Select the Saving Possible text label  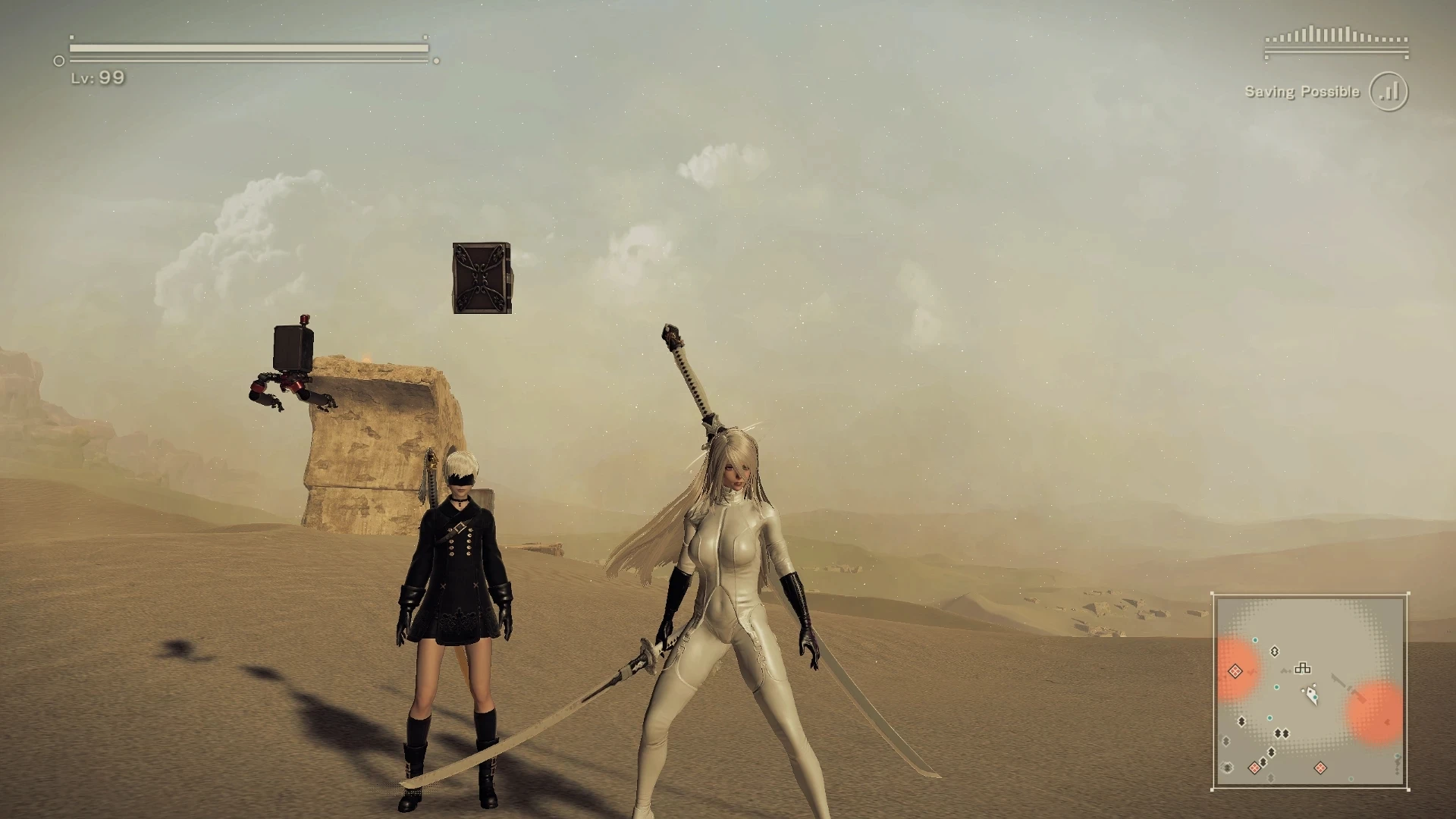click(1301, 91)
